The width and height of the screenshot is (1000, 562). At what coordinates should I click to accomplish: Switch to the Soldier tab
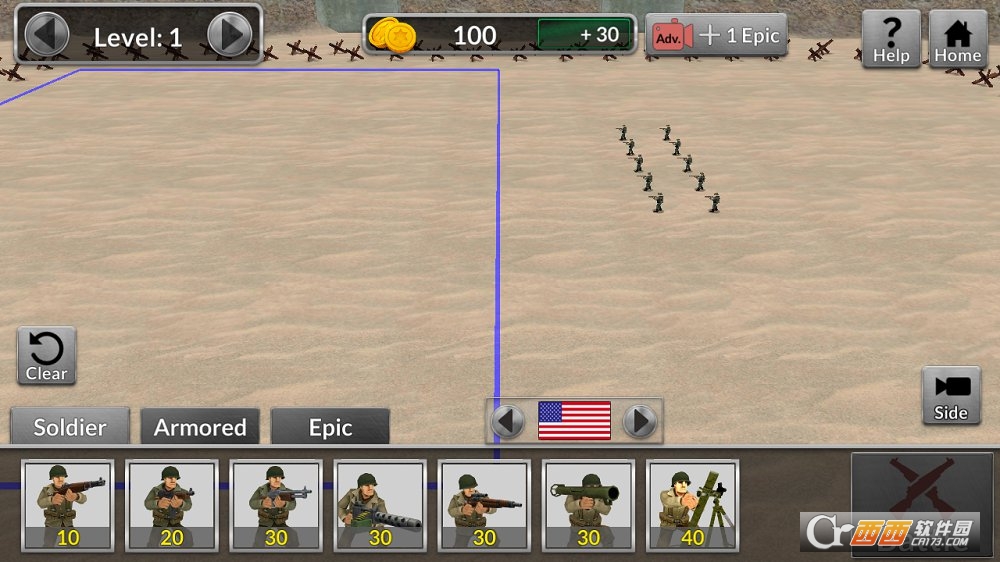click(x=70, y=427)
